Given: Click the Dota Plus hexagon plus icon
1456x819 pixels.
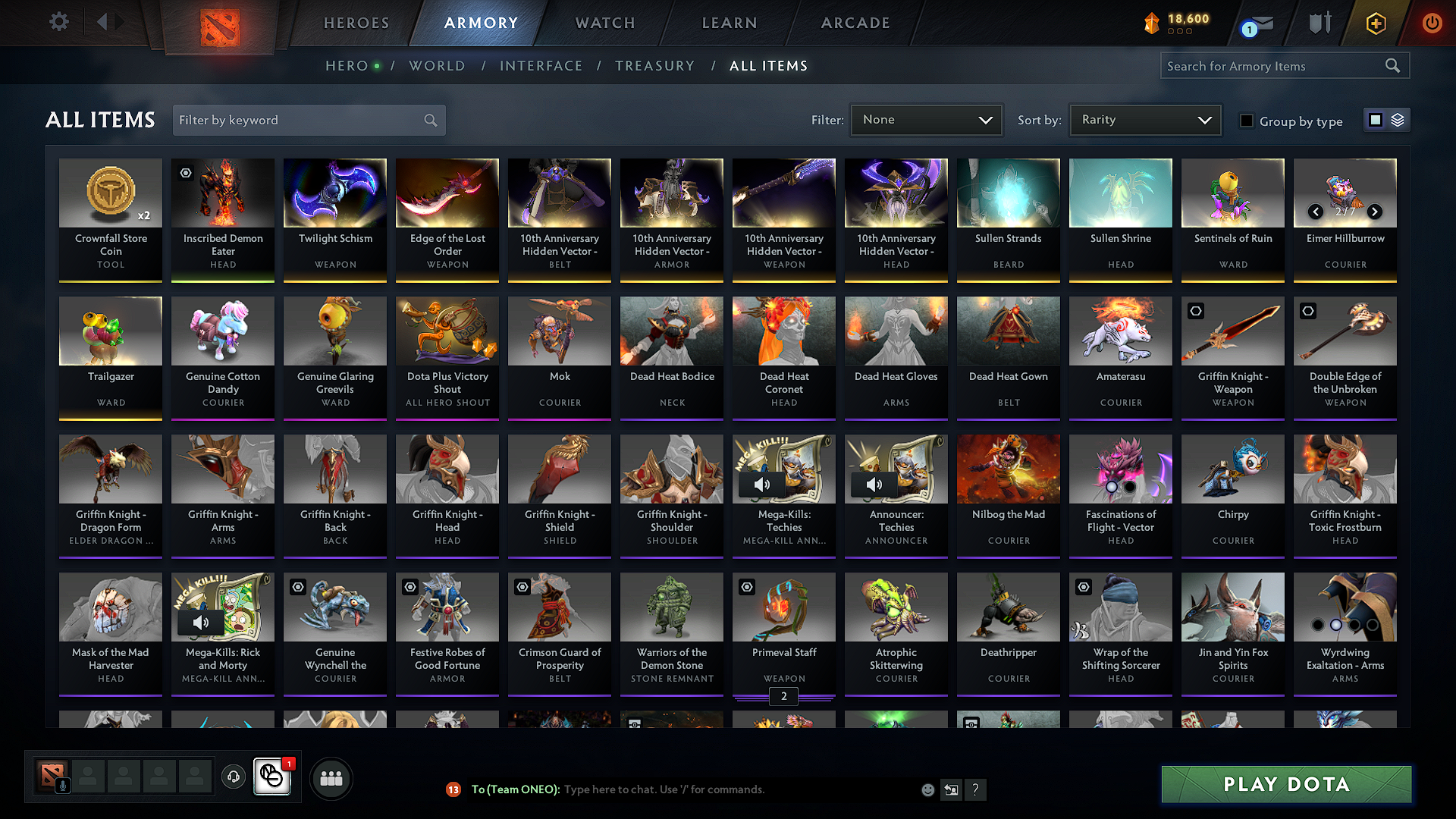Looking at the screenshot, I should pyautogui.click(x=1376, y=24).
